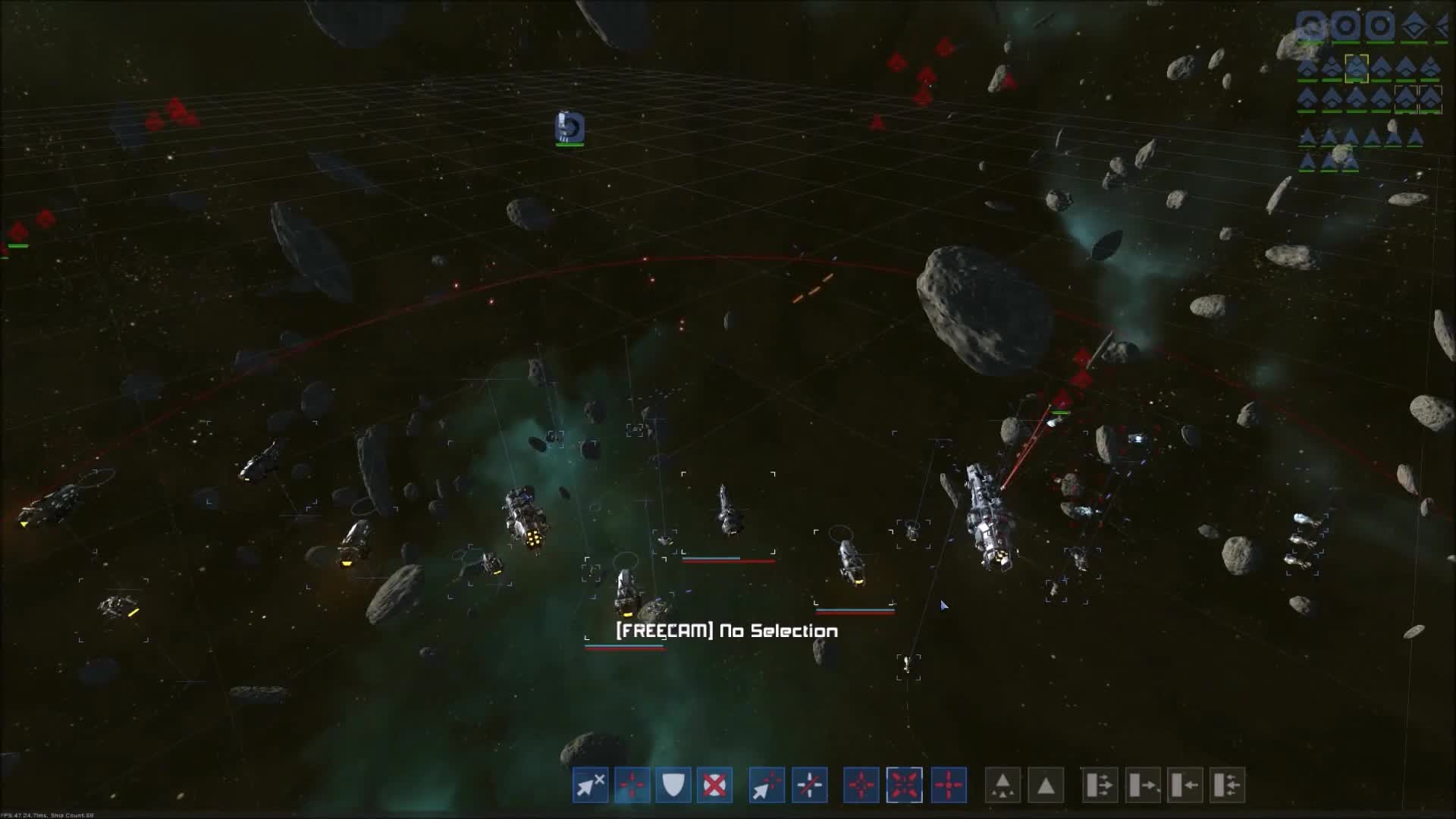1456x819 pixels.
Task: Click the single-arrow advance formation icon
Action: (1142, 786)
